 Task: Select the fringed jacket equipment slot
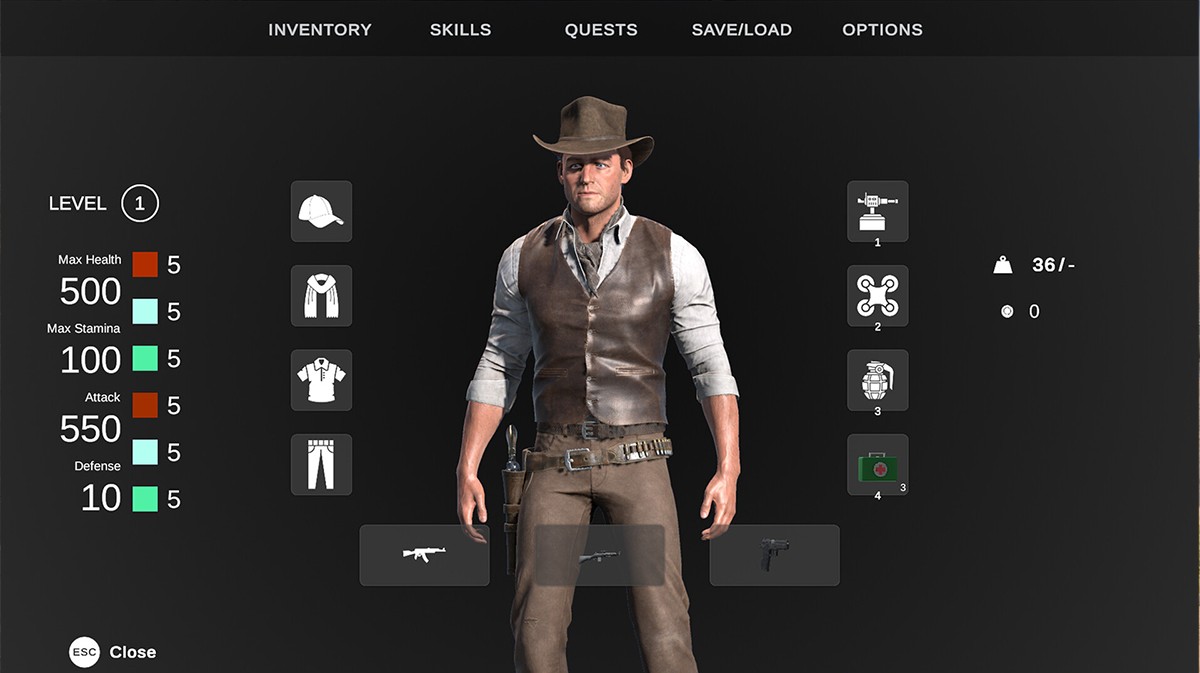tap(321, 295)
